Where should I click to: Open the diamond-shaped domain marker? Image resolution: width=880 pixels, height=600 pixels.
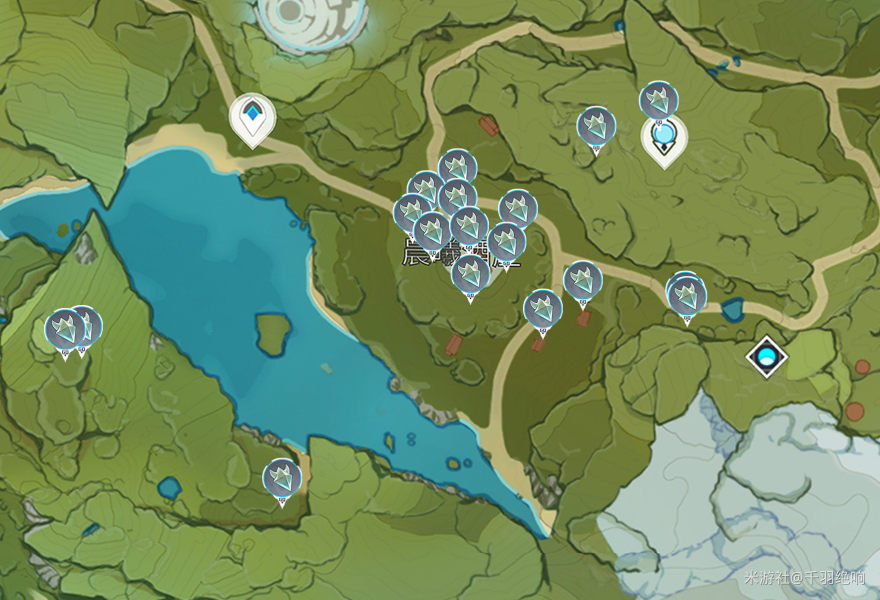tap(767, 355)
